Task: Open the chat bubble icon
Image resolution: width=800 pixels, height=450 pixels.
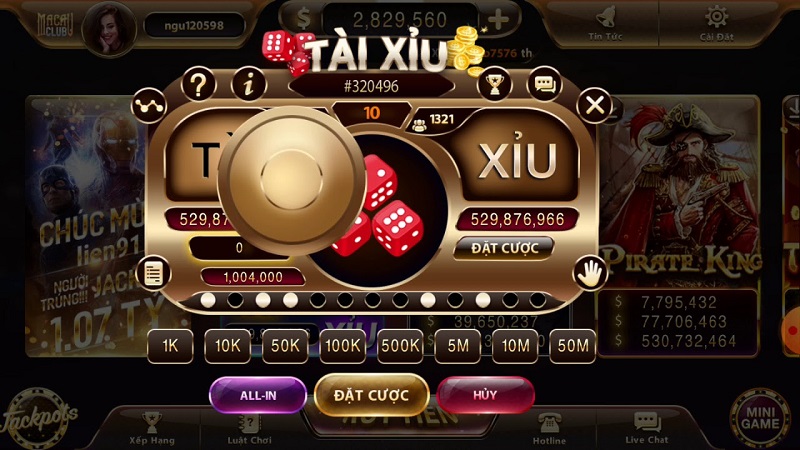Action: [x=544, y=83]
